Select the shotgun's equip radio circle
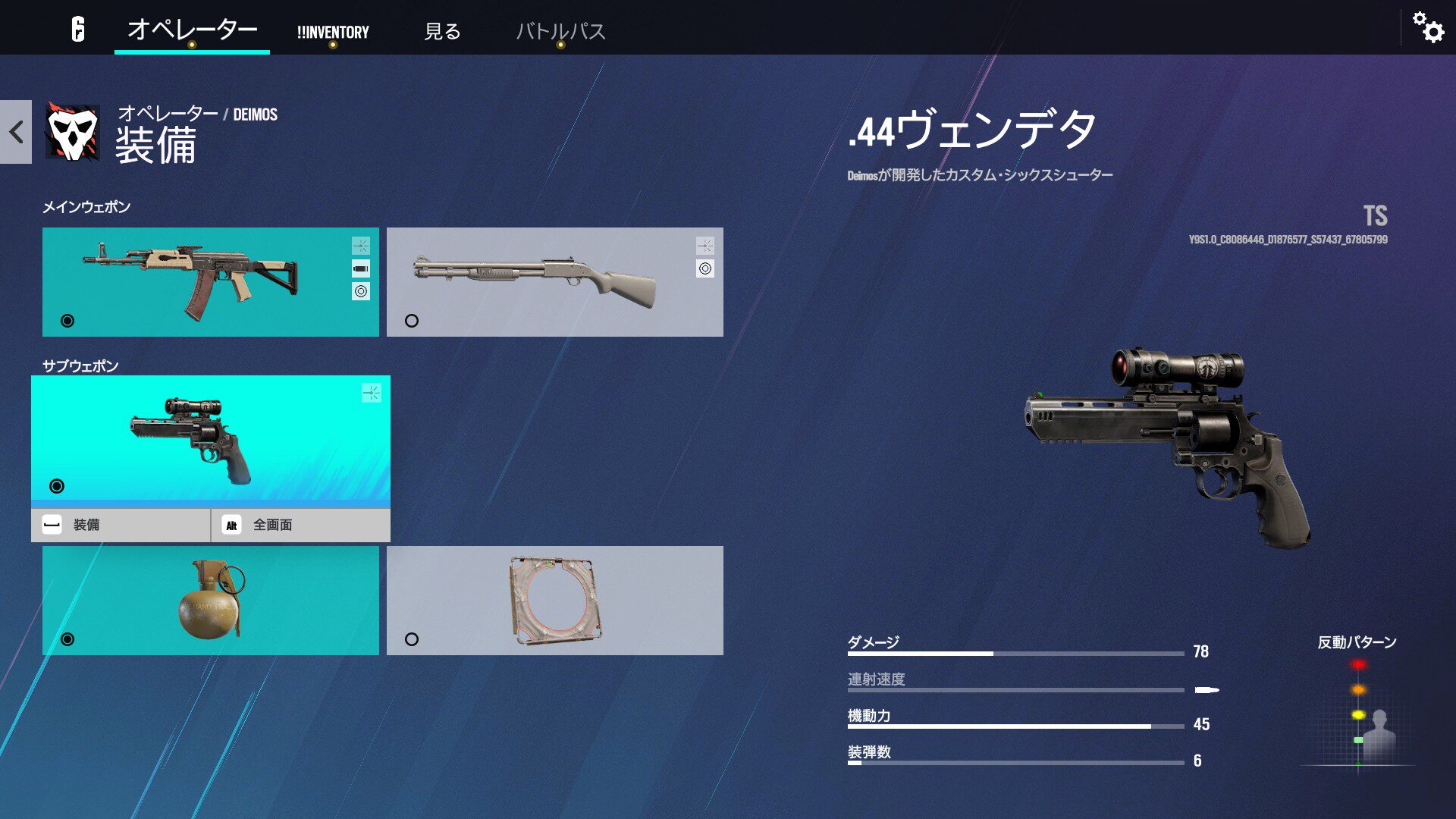The image size is (1456, 819). 413,321
